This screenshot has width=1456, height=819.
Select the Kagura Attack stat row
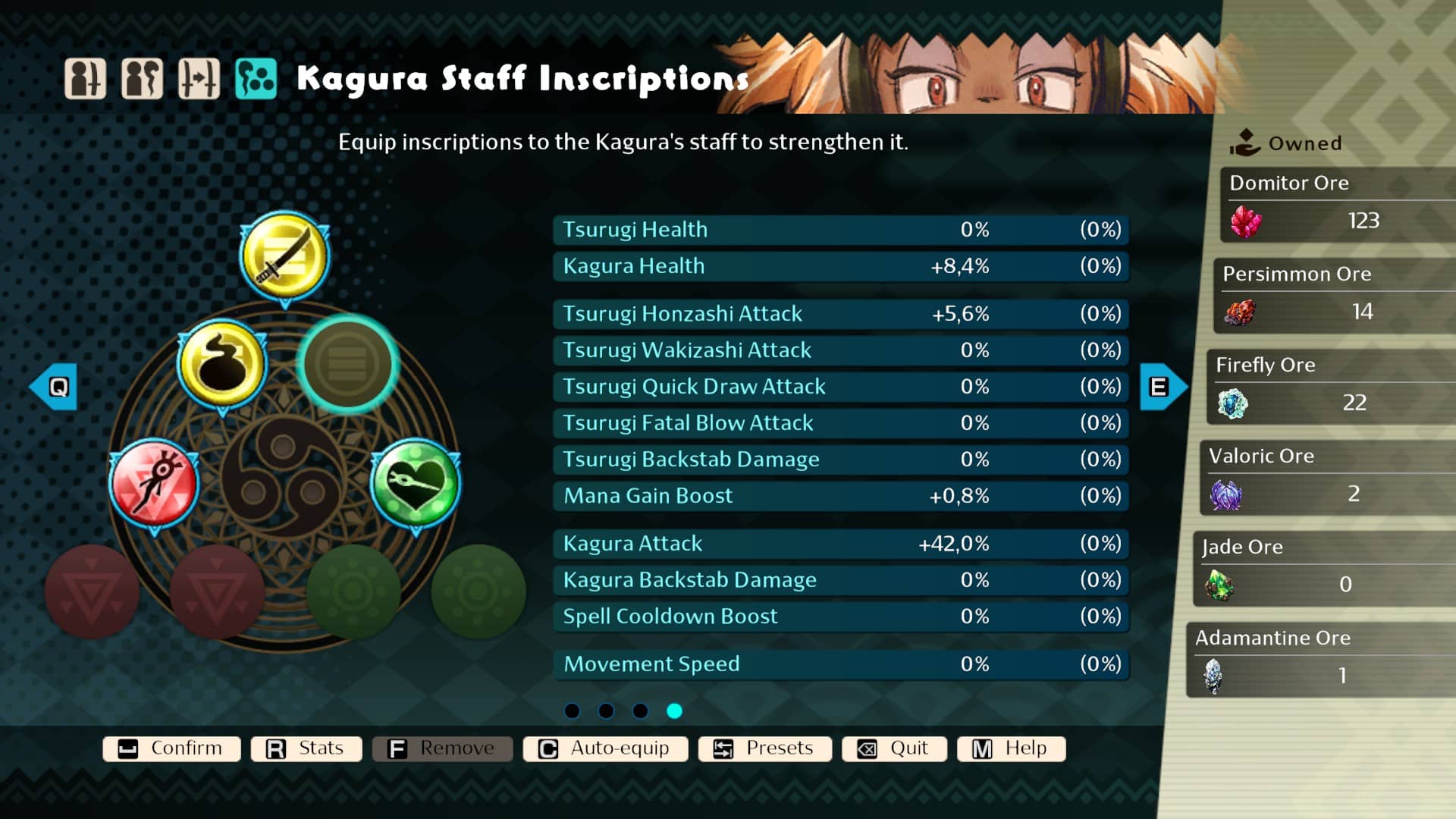coord(841,544)
